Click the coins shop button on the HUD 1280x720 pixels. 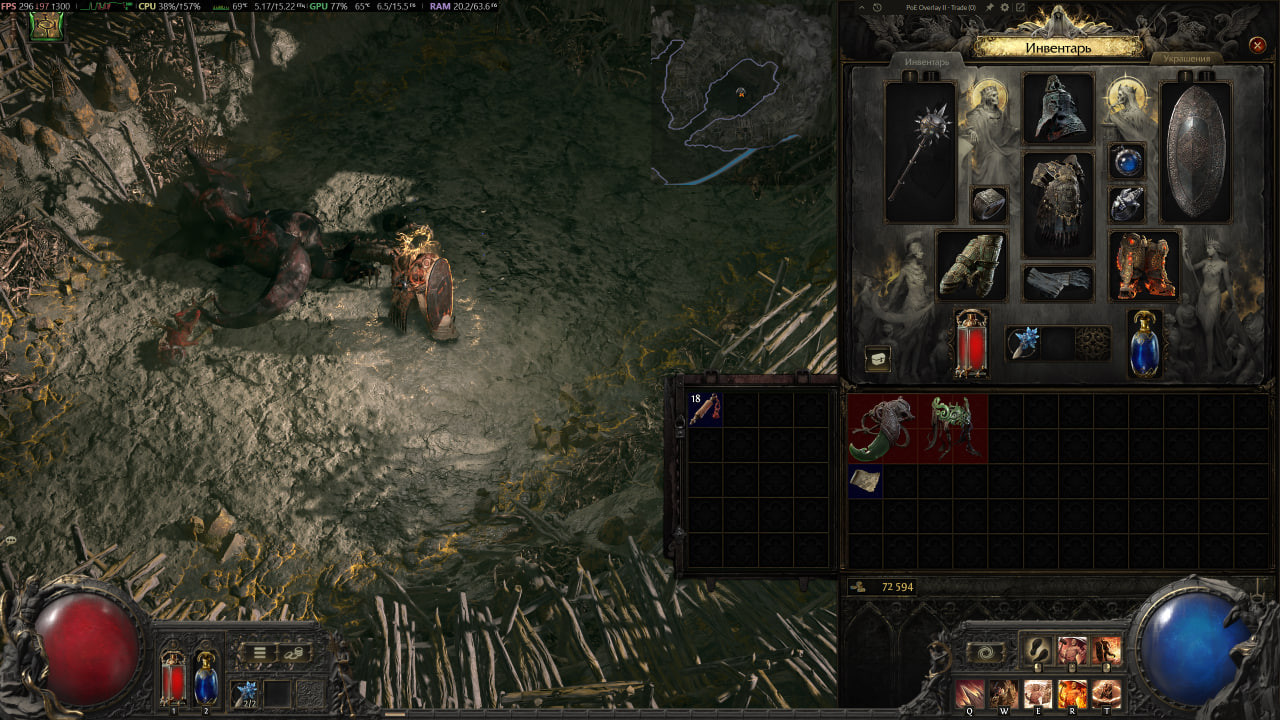(x=294, y=652)
